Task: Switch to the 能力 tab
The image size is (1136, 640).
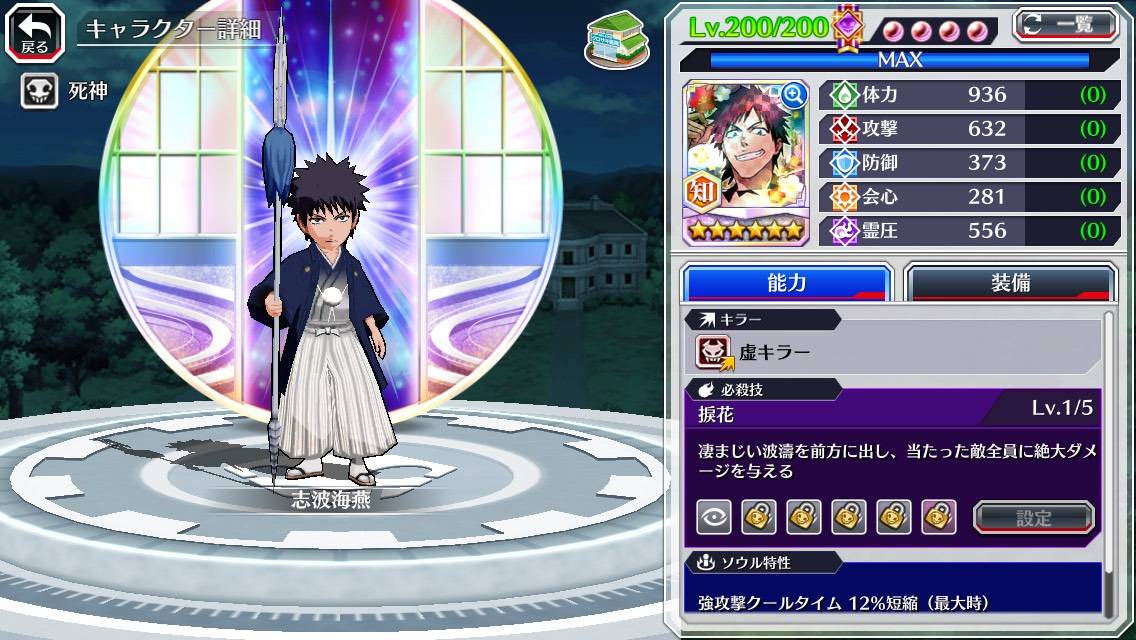Action: tap(786, 283)
